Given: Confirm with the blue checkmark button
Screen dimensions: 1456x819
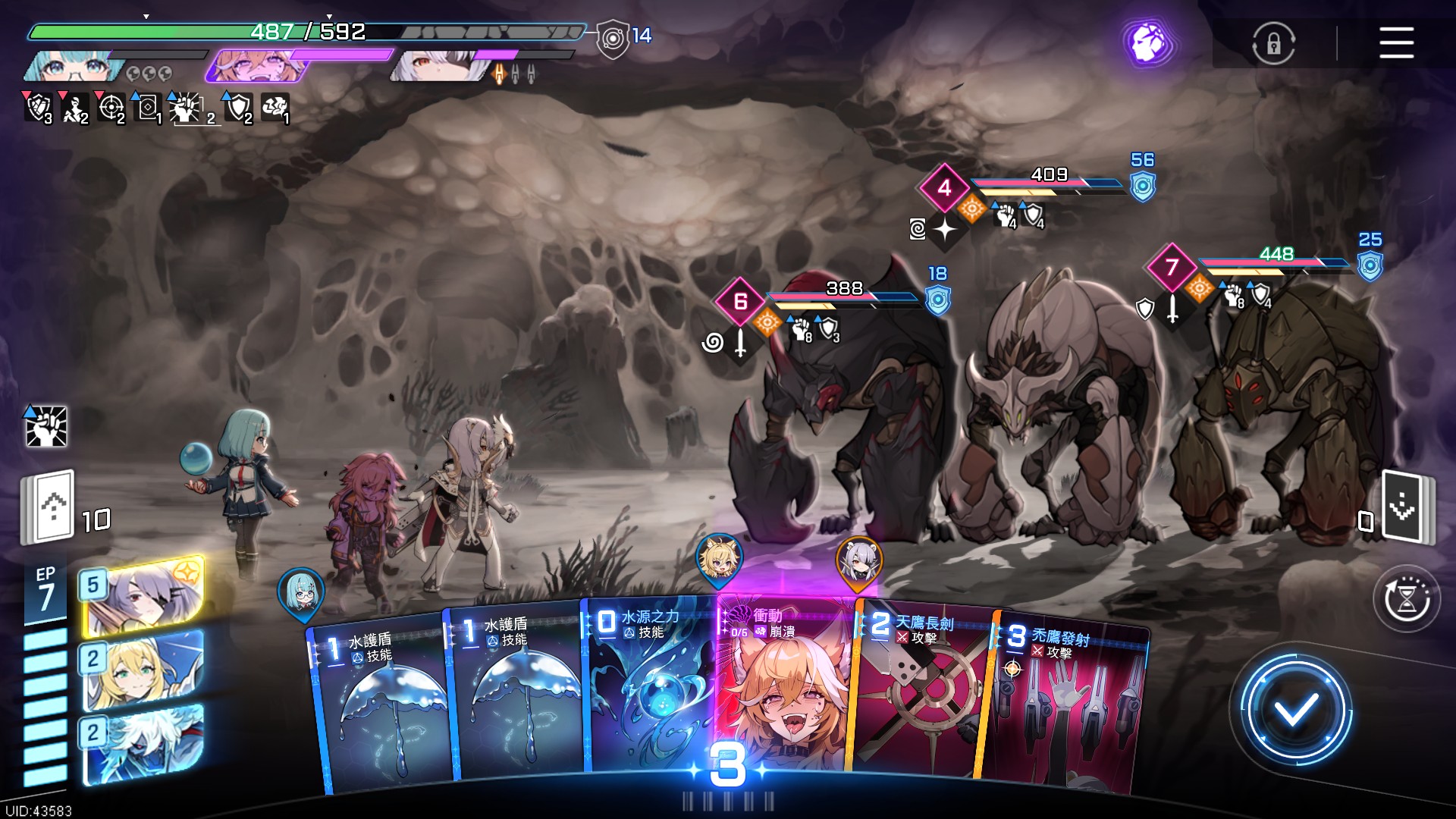Looking at the screenshot, I should pyautogui.click(x=1294, y=710).
